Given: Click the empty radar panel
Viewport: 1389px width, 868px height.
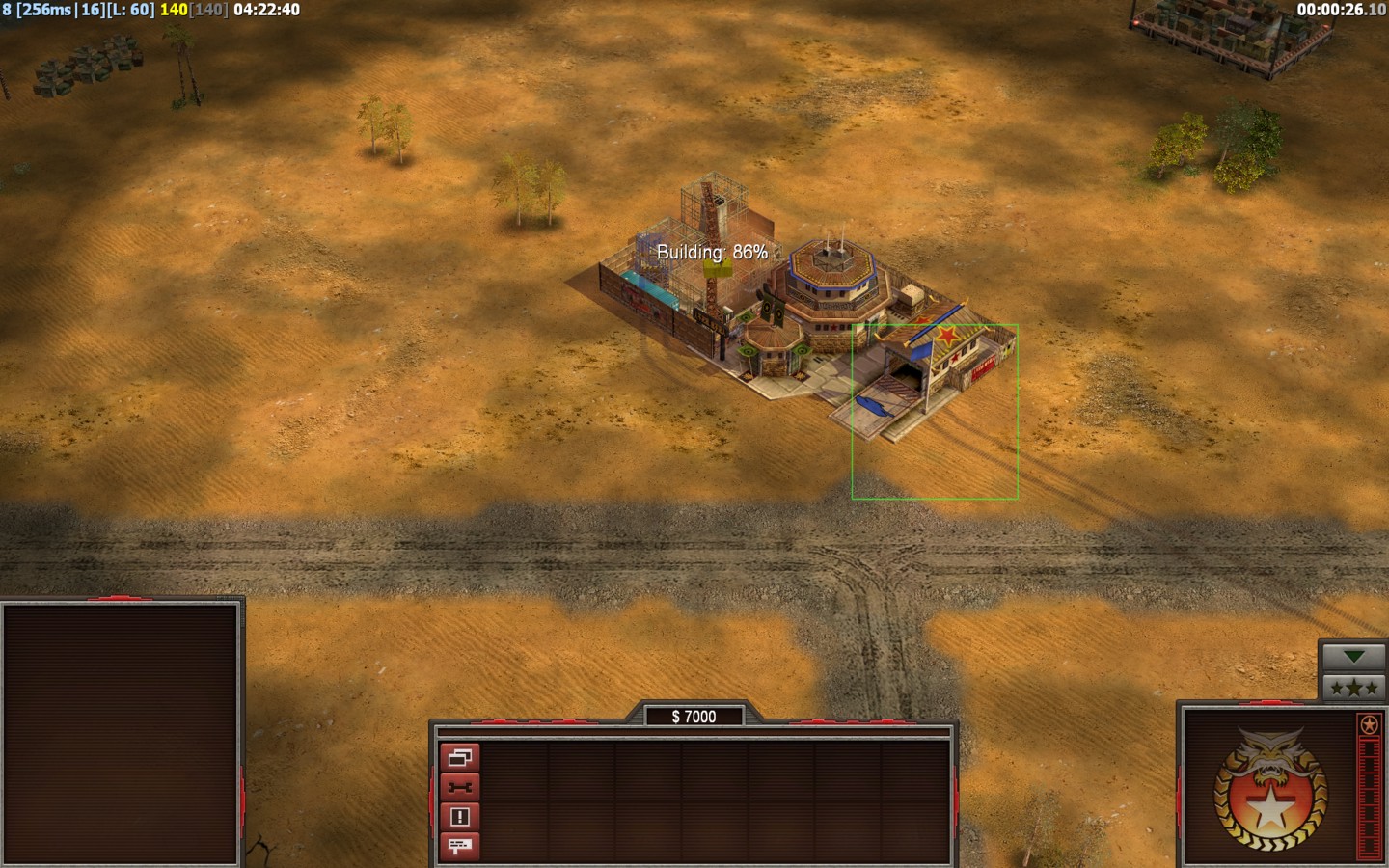Looking at the screenshot, I should (121, 733).
